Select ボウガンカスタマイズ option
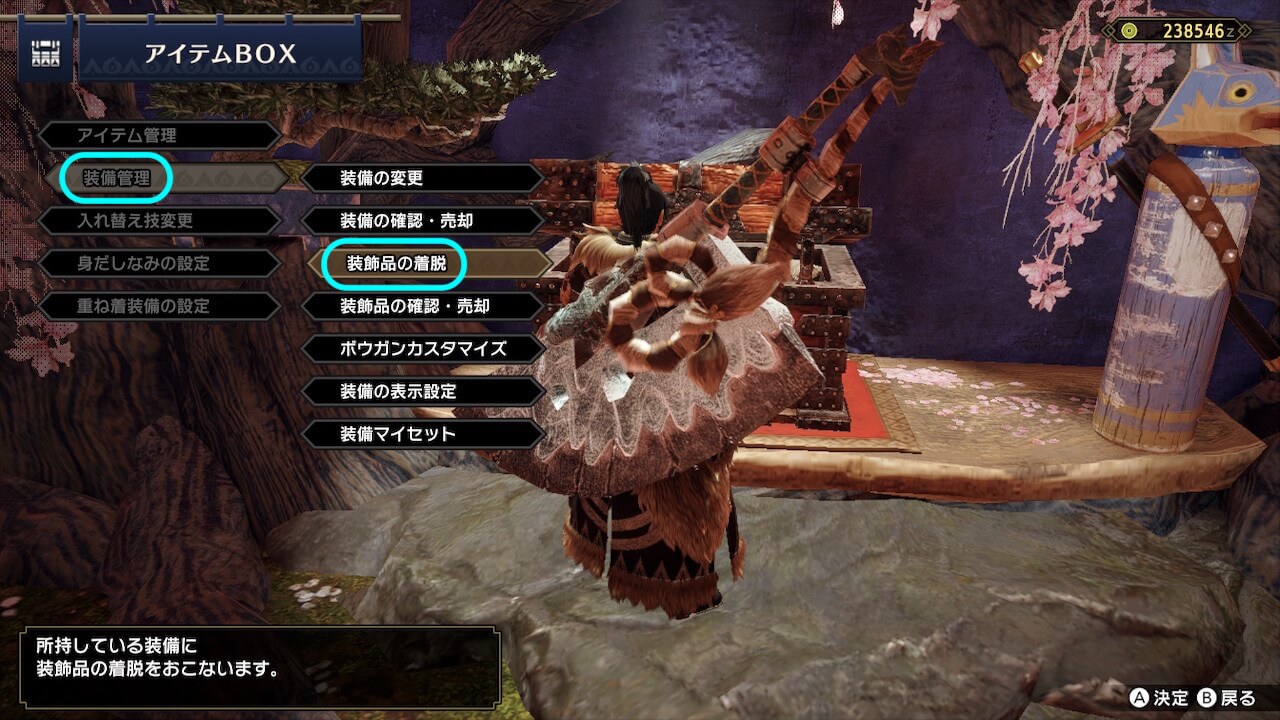 pyautogui.click(x=423, y=349)
